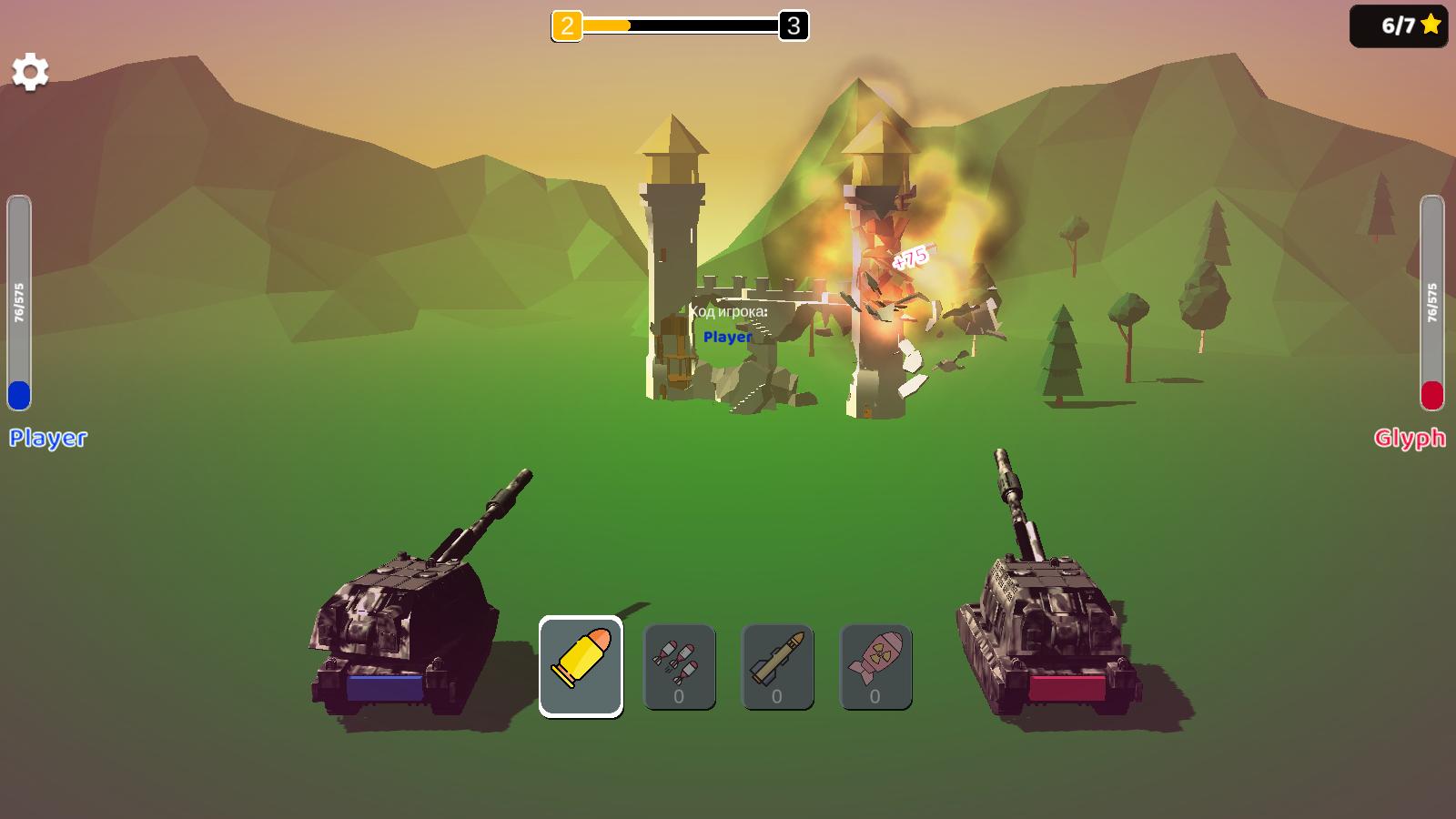Select the standard bullet ammo slot
Screen dimensions: 1456x819
[x=581, y=665]
